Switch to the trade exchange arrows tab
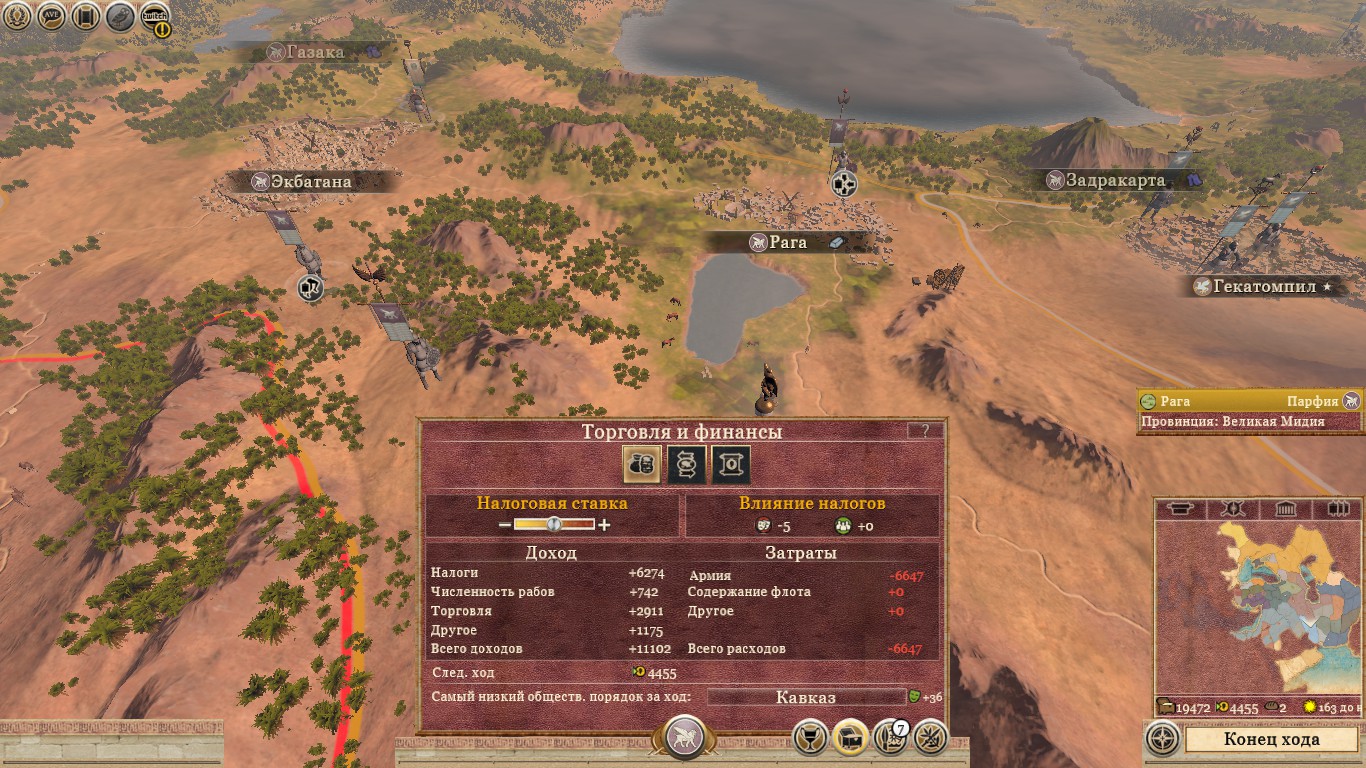 click(687, 465)
